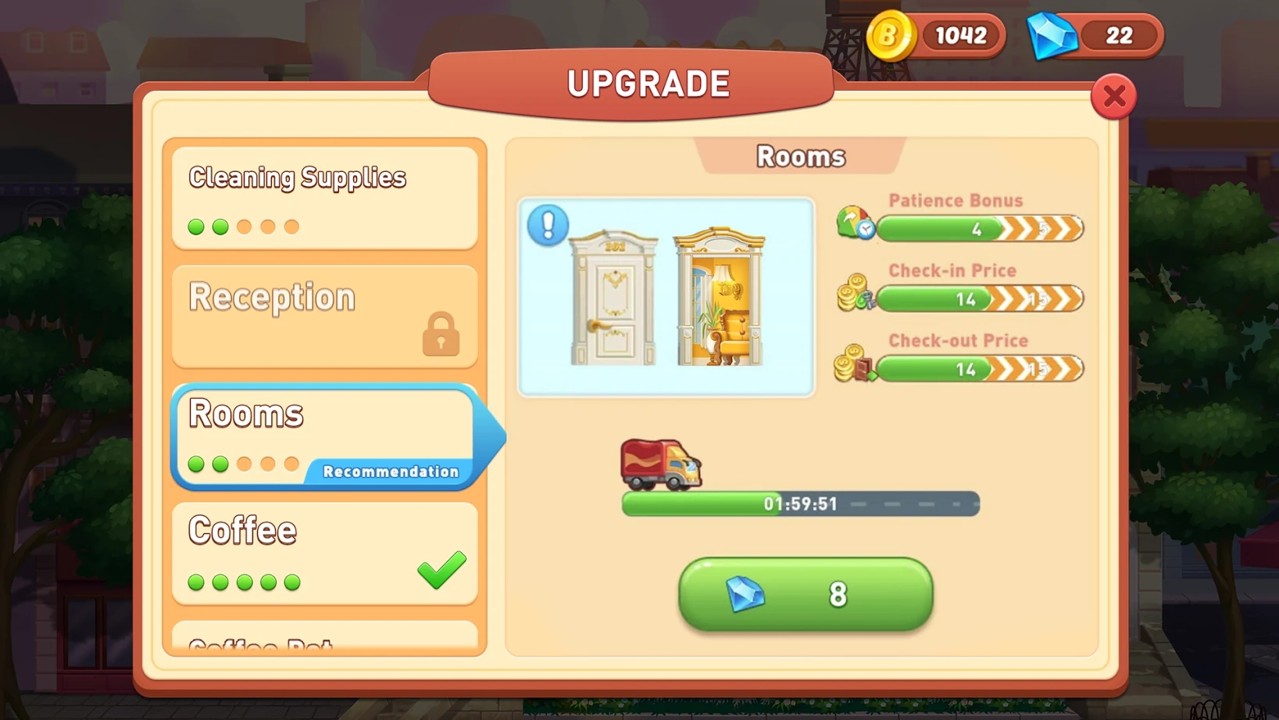Select the Rooms upgrade entry
1279x720 pixels.
[324, 436]
